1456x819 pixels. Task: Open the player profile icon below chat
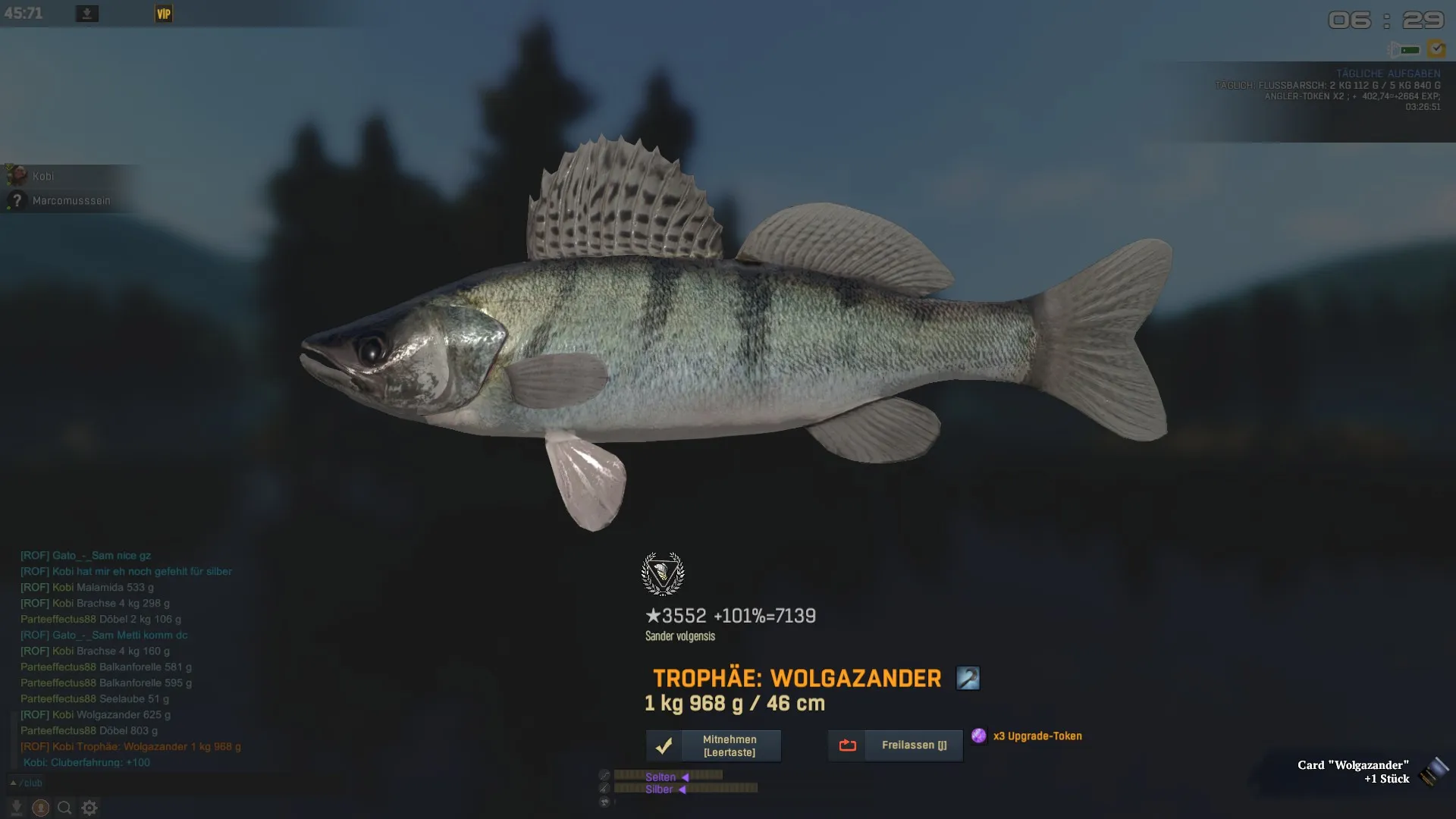tap(40, 808)
